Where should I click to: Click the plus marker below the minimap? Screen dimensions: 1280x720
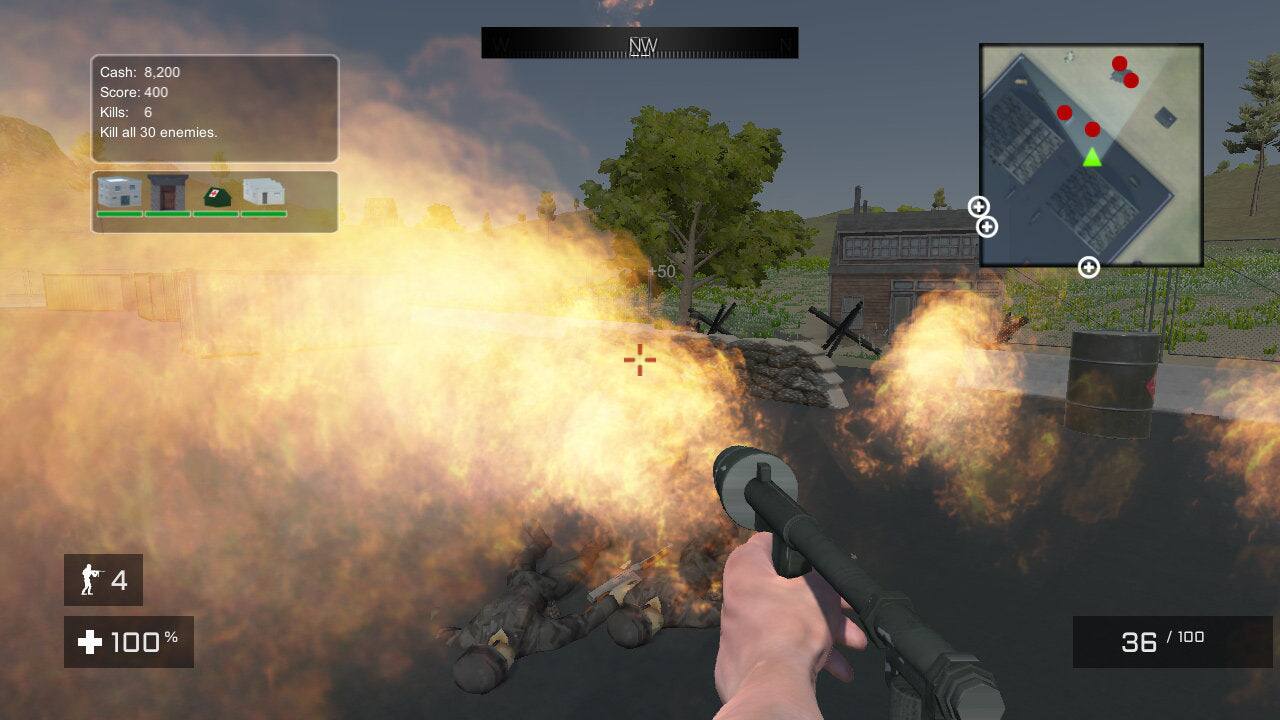click(1088, 266)
